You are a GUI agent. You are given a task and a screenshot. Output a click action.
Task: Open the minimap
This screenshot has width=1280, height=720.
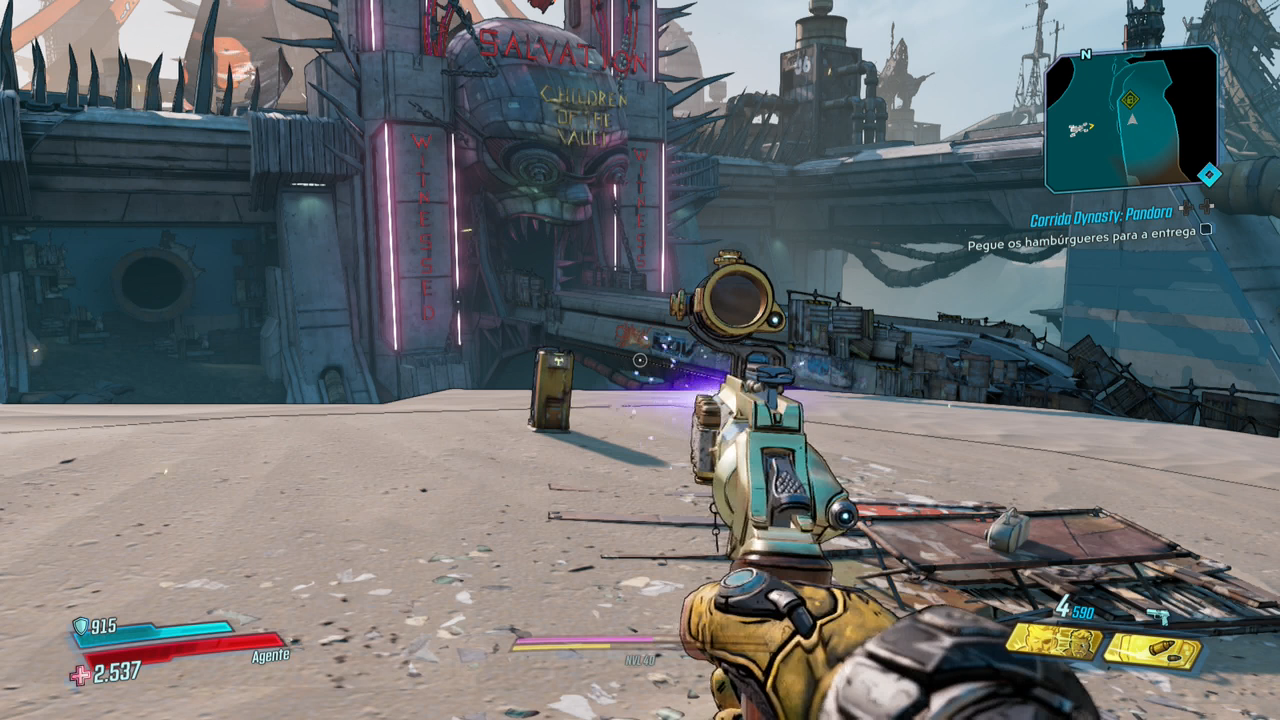[x=1130, y=120]
